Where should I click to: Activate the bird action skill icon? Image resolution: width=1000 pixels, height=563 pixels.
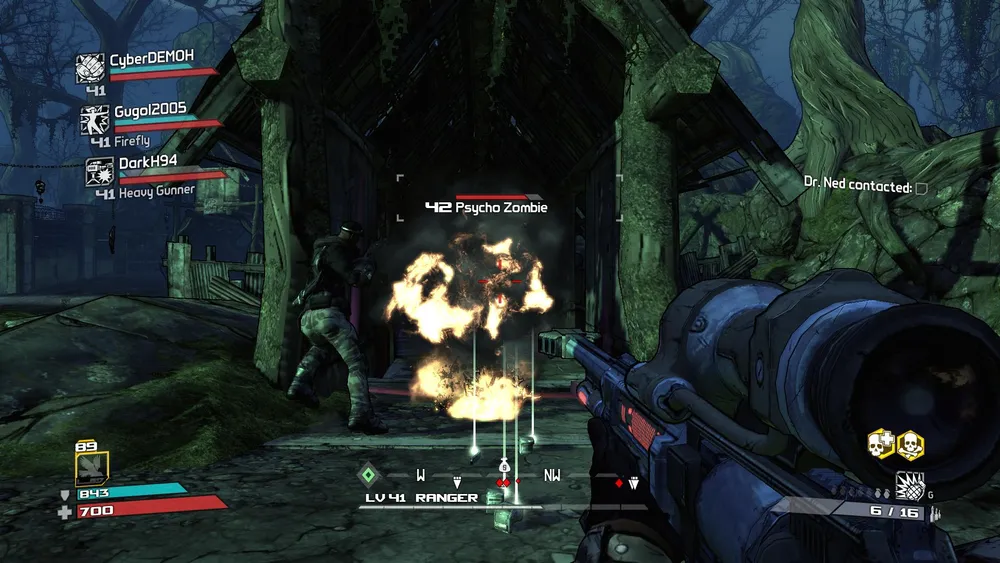(x=92, y=467)
